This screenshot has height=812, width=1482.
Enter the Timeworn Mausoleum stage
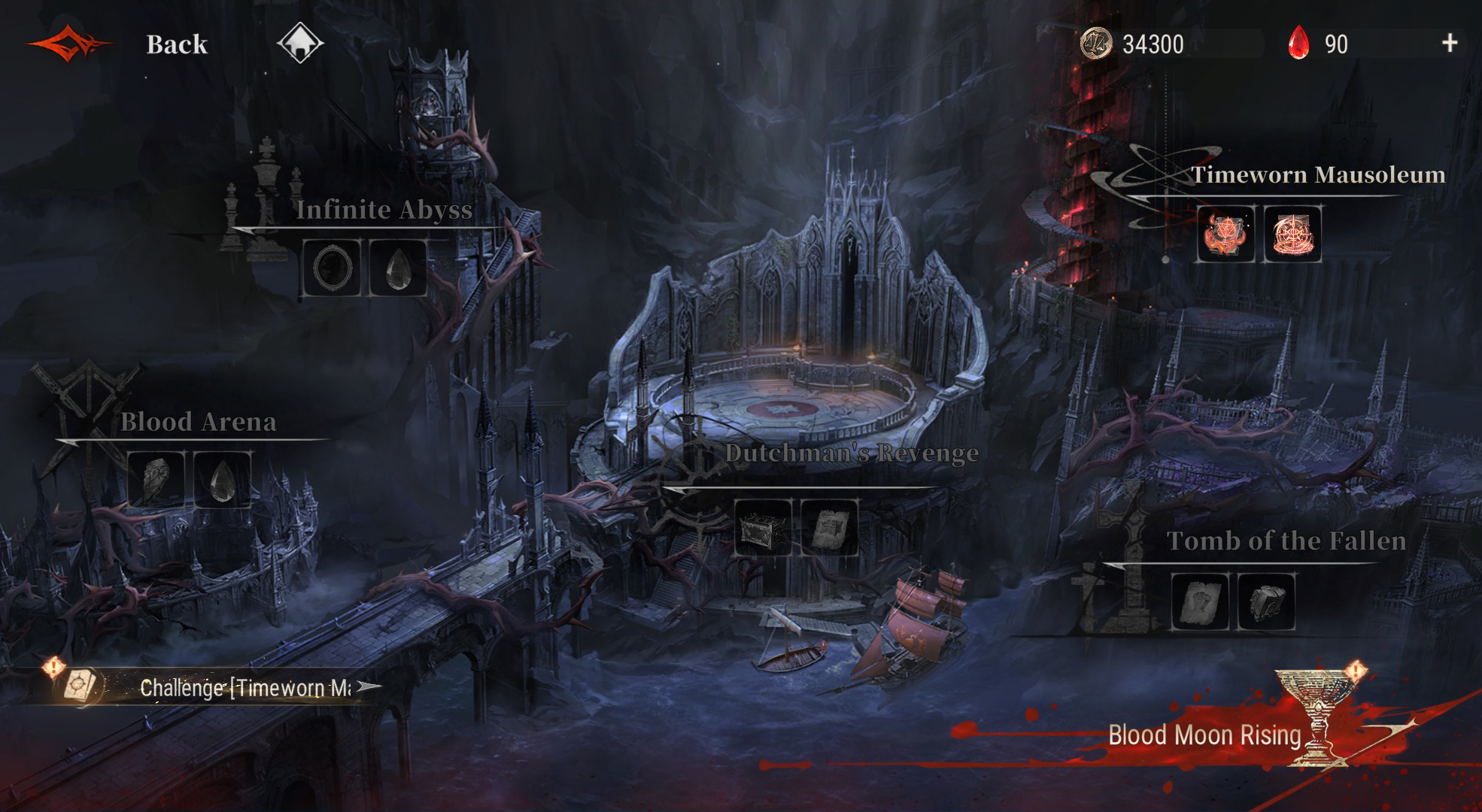1317,175
